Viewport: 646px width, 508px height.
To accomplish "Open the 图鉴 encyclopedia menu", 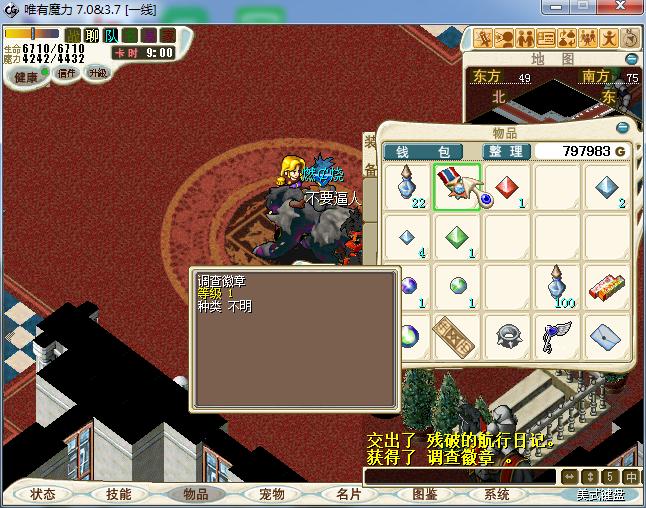I will coord(424,494).
